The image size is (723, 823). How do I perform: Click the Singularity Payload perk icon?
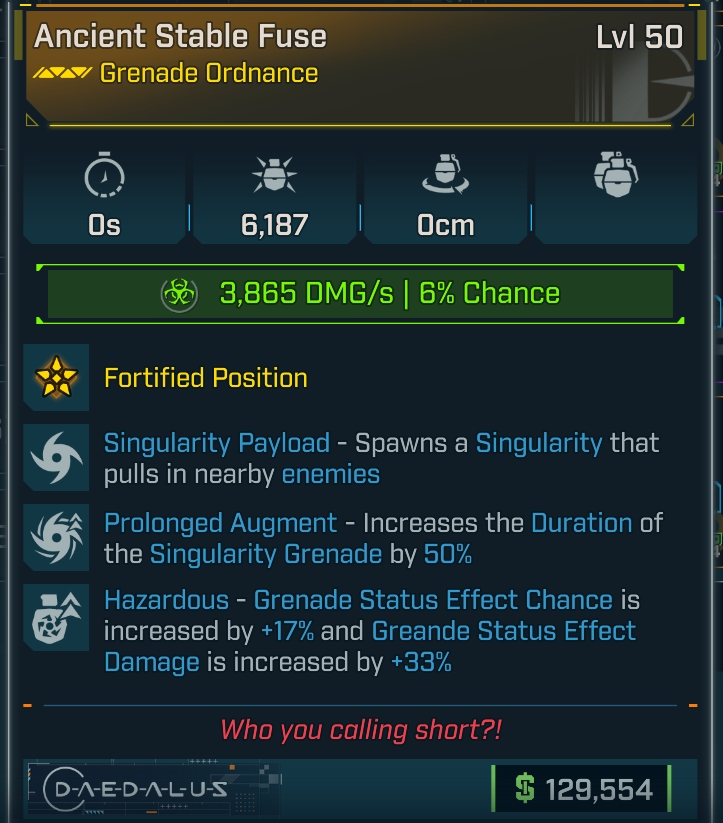click(56, 457)
